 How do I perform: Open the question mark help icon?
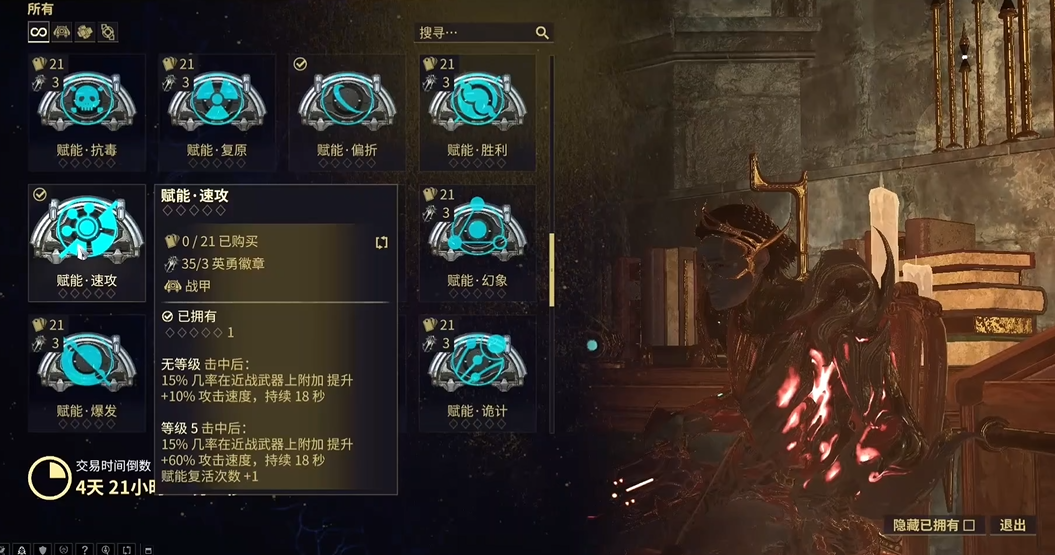pyautogui.click(x=83, y=549)
